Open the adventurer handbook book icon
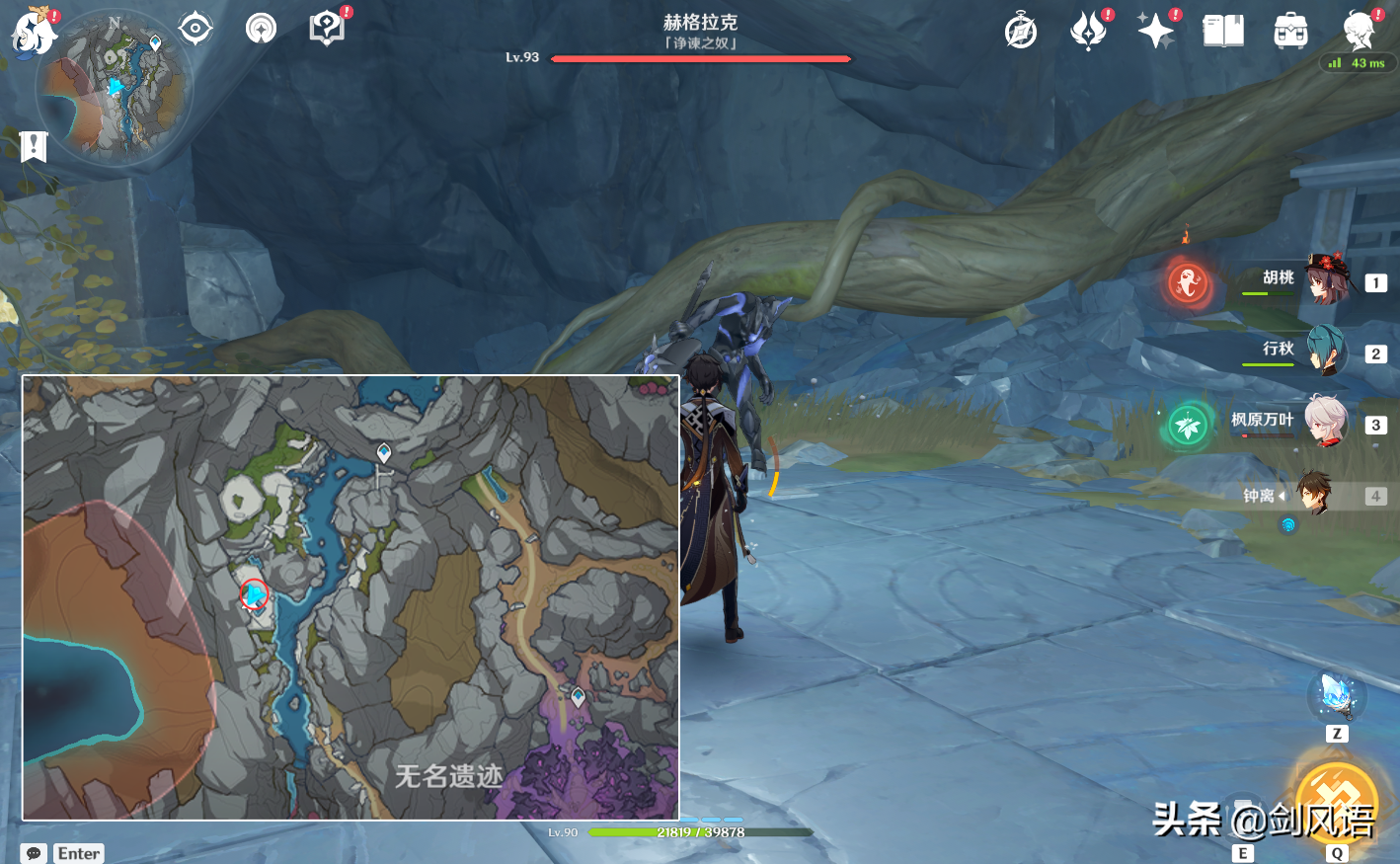Viewport: 1400px width, 864px height. click(x=1223, y=32)
